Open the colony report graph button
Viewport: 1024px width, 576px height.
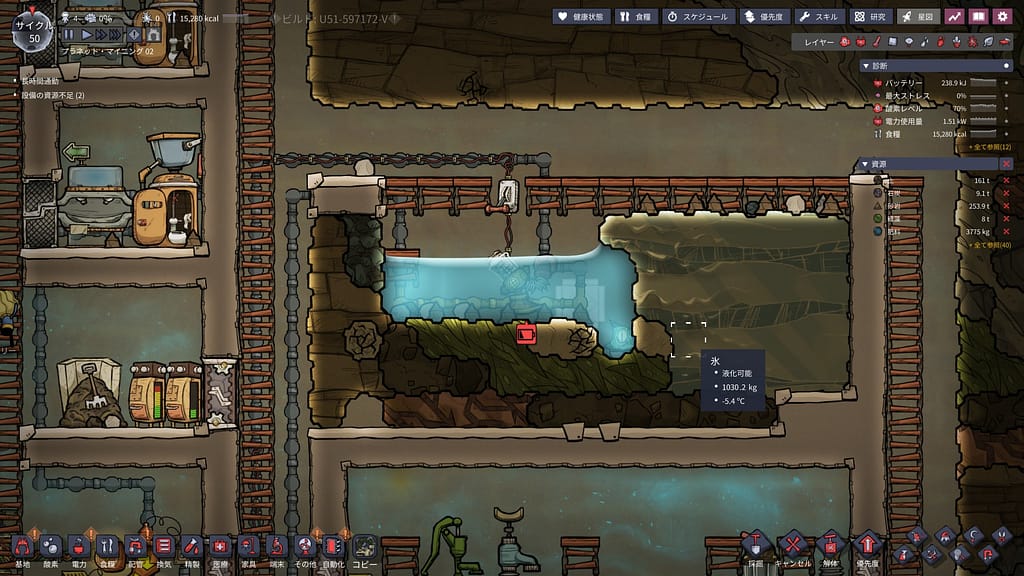[x=955, y=16]
